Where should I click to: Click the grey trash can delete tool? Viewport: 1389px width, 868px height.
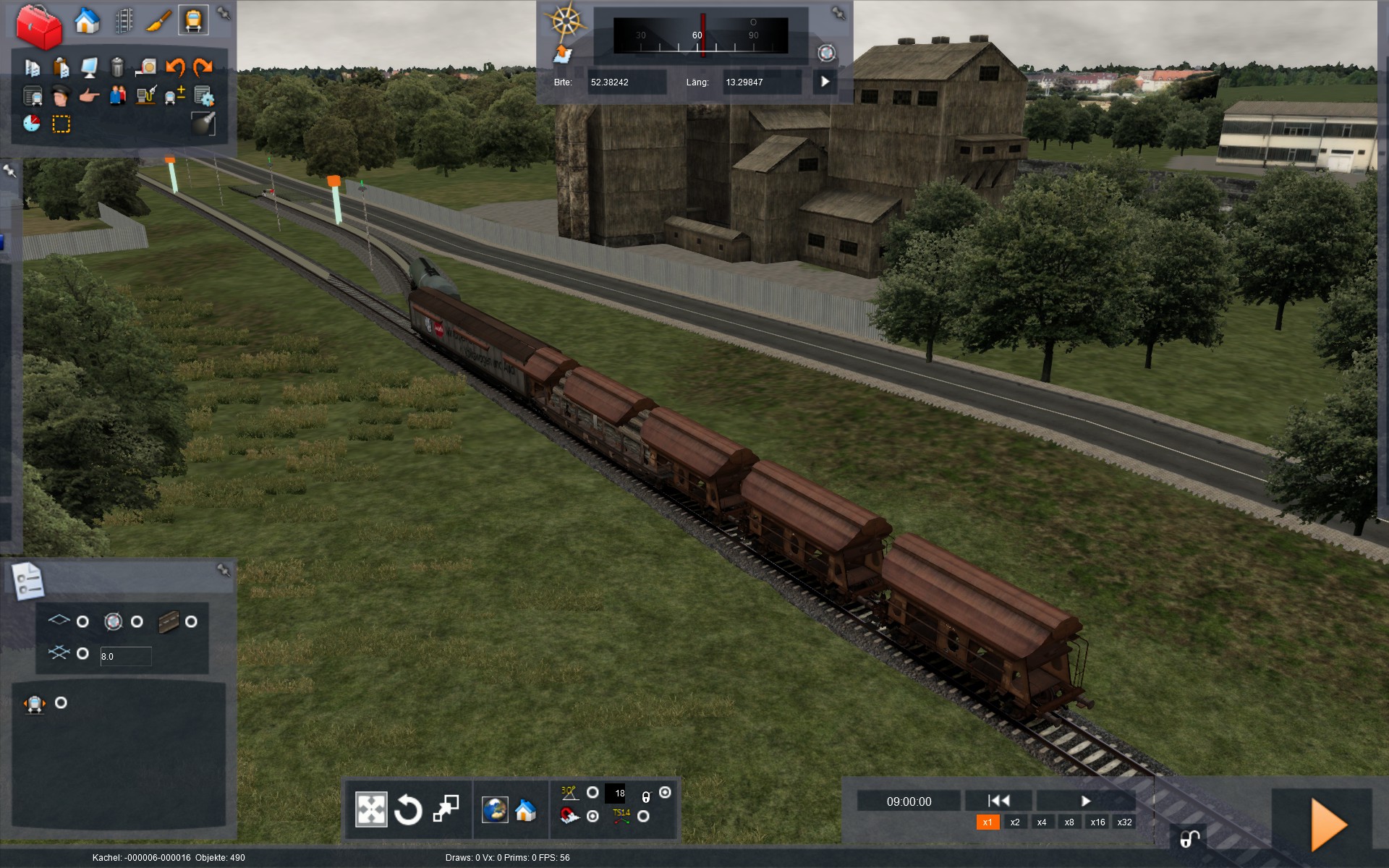[x=117, y=67]
